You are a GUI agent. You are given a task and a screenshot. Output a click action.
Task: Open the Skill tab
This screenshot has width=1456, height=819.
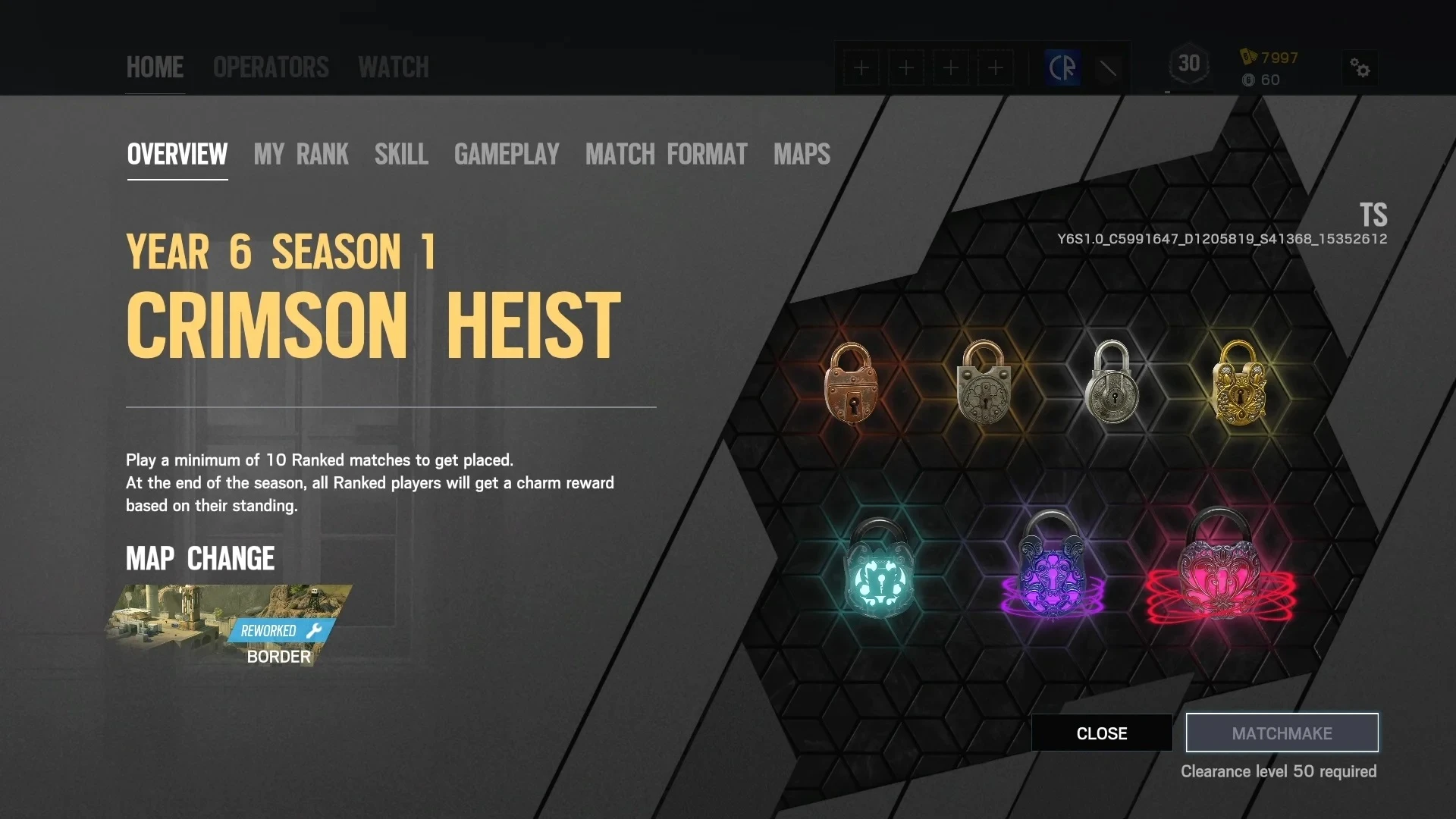tap(401, 155)
